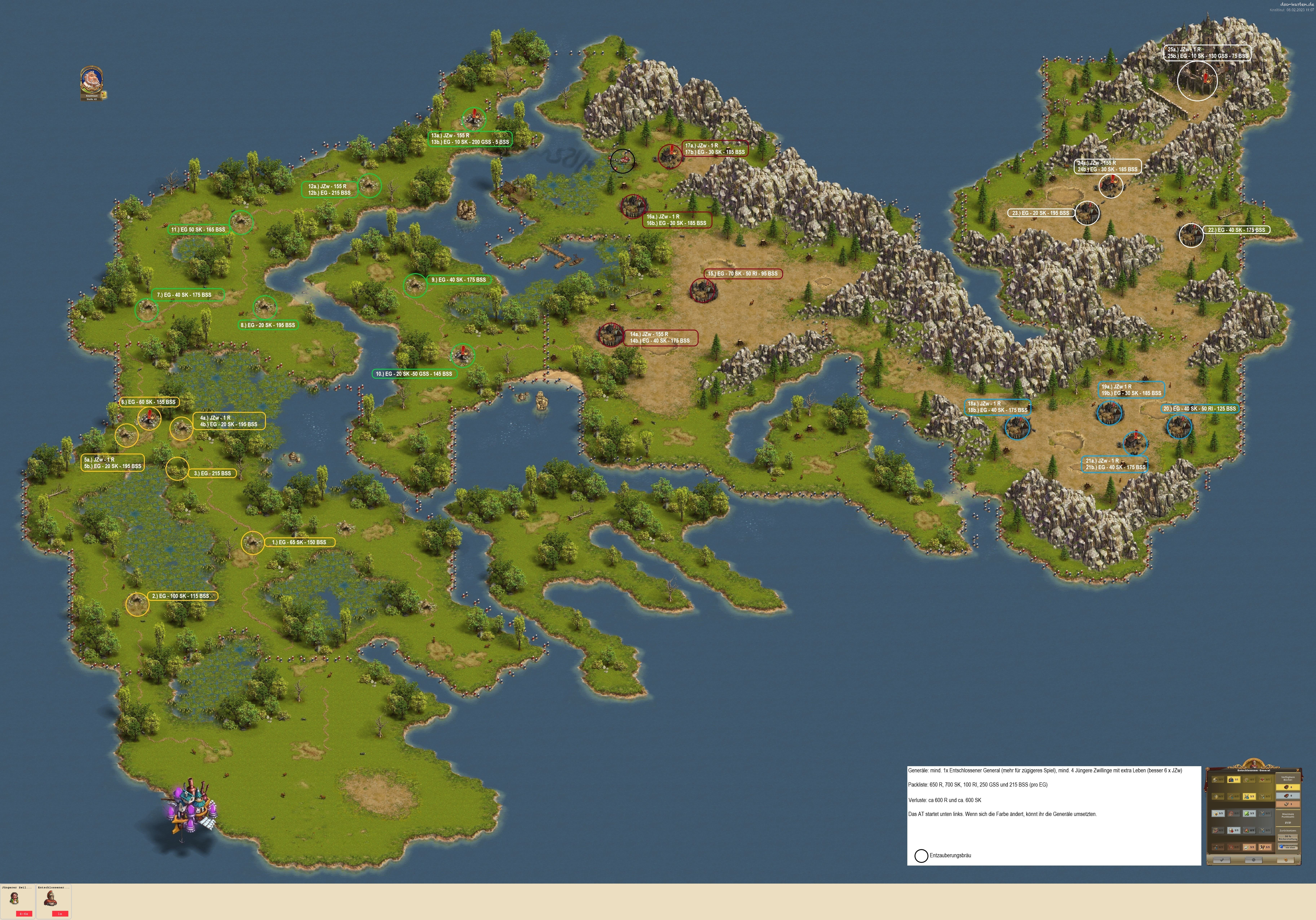Select the dagger skill showing 3/3
The height and width of the screenshot is (920, 1316).
tap(1218, 813)
